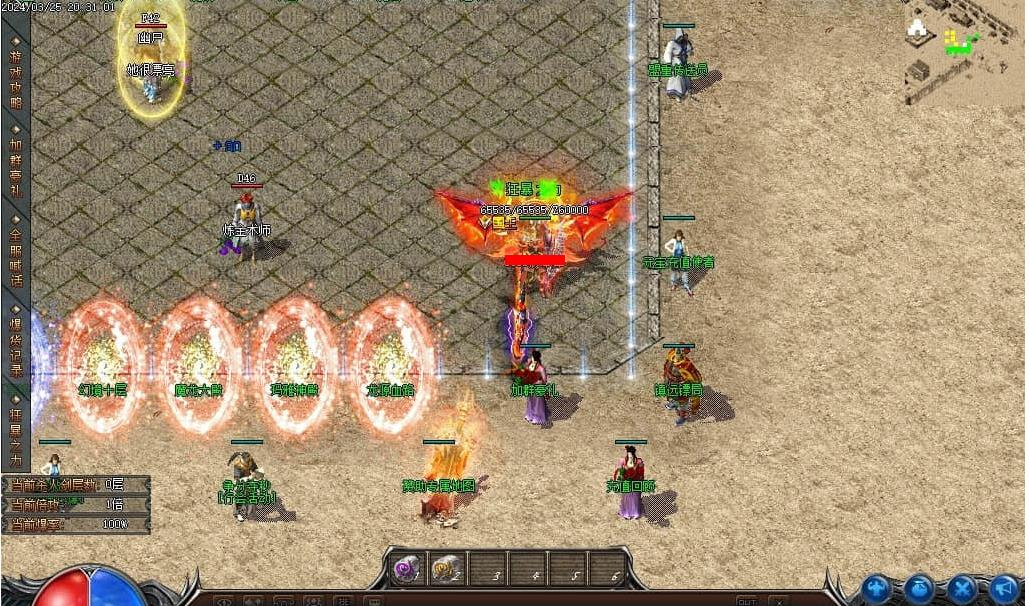Click the horn-shaped round blue button
The width and height of the screenshot is (1029, 606).
tap(1004, 588)
